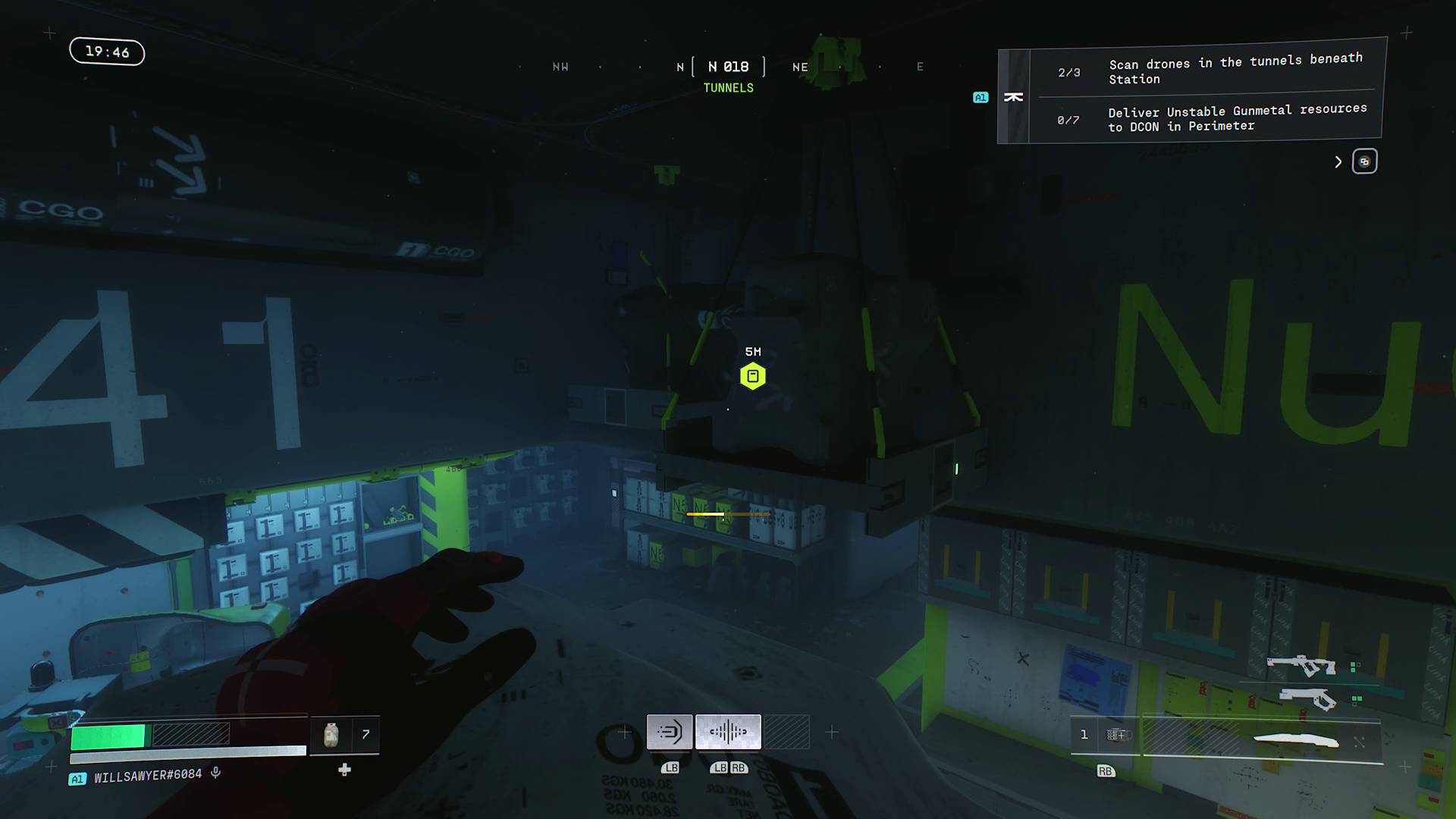Open the controller icon beside the quest chevron
Image resolution: width=1456 pixels, height=819 pixels.
(1364, 161)
